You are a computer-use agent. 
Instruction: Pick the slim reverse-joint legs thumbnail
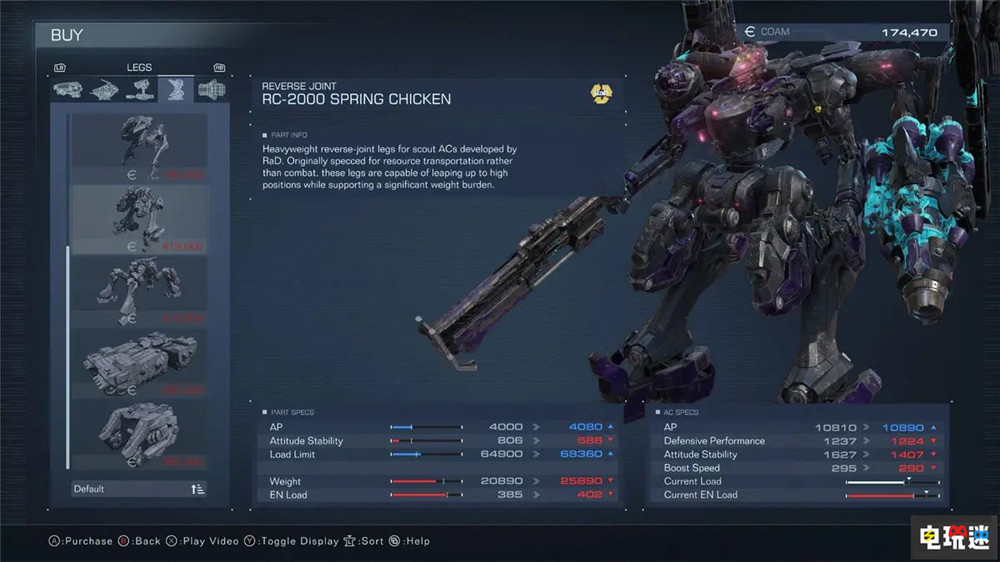tap(140, 148)
